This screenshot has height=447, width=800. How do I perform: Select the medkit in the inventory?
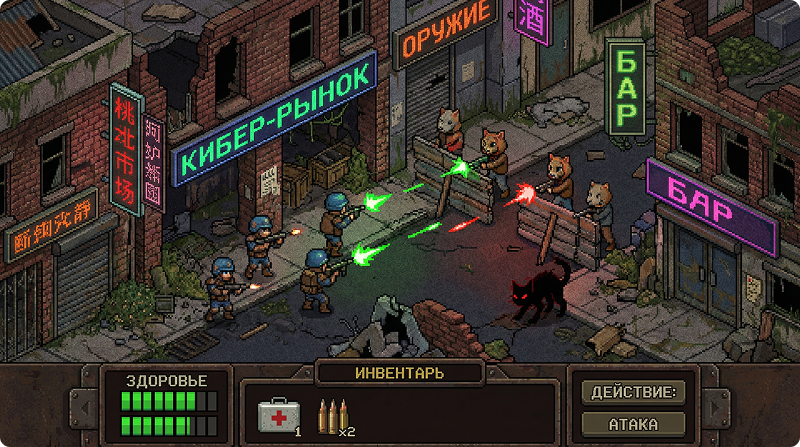pos(277,415)
